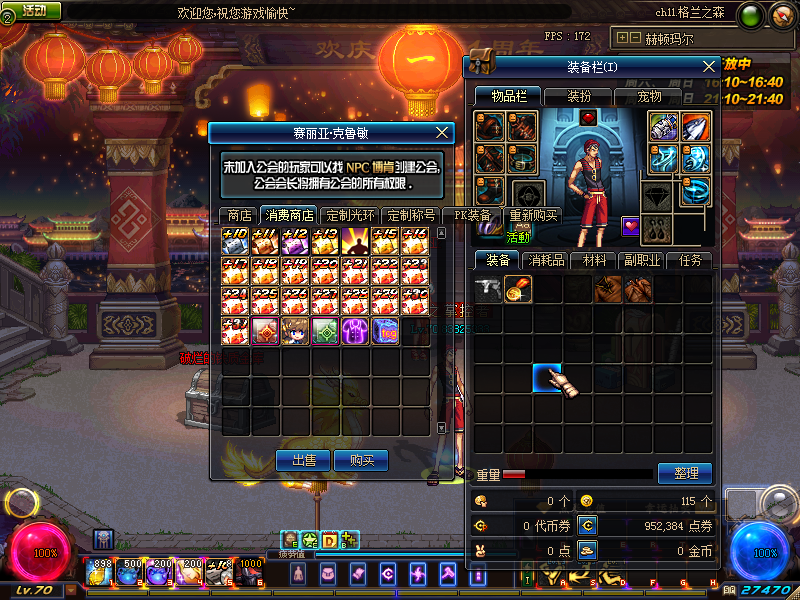Show the 消耗品 consumables tab
This screenshot has width=800, height=600.
click(547, 260)
